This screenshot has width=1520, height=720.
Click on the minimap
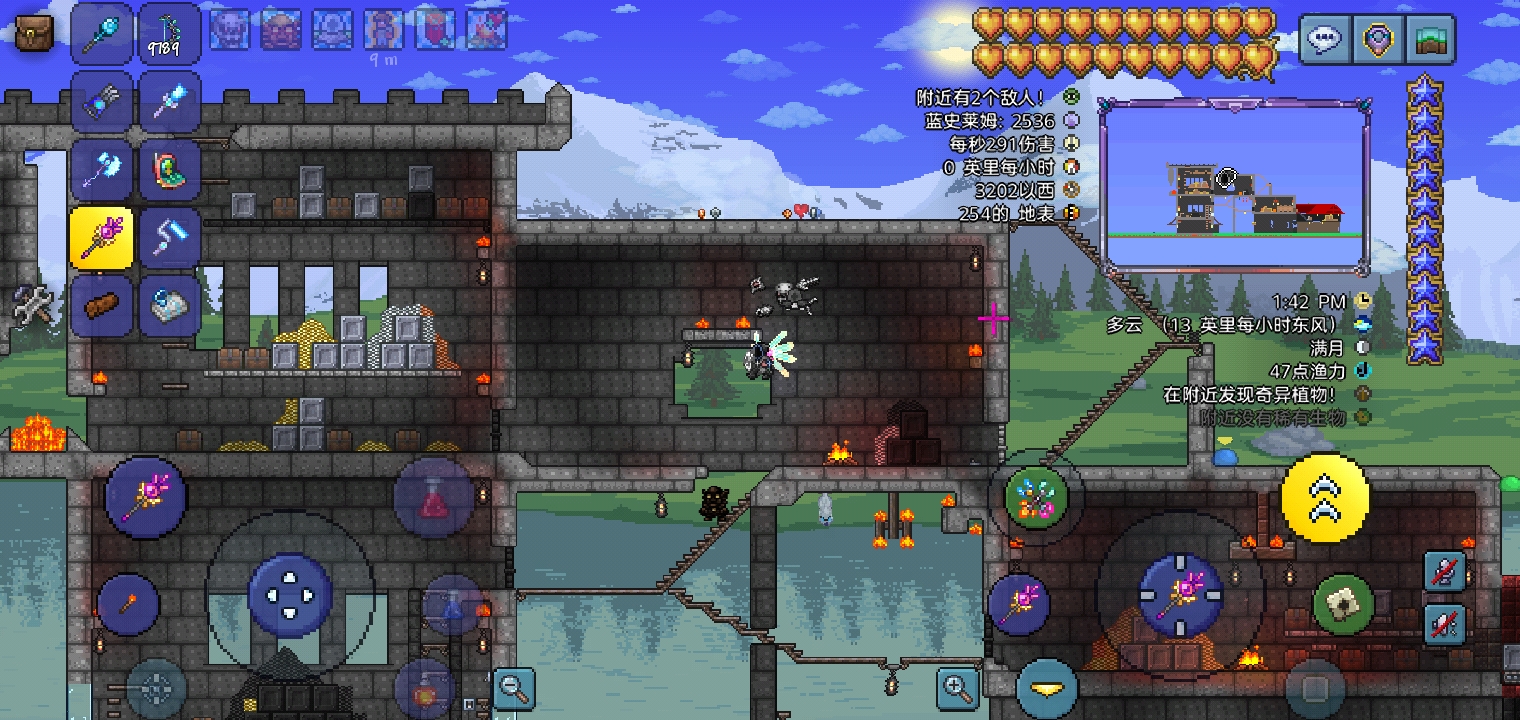(x=1235, y=186)
